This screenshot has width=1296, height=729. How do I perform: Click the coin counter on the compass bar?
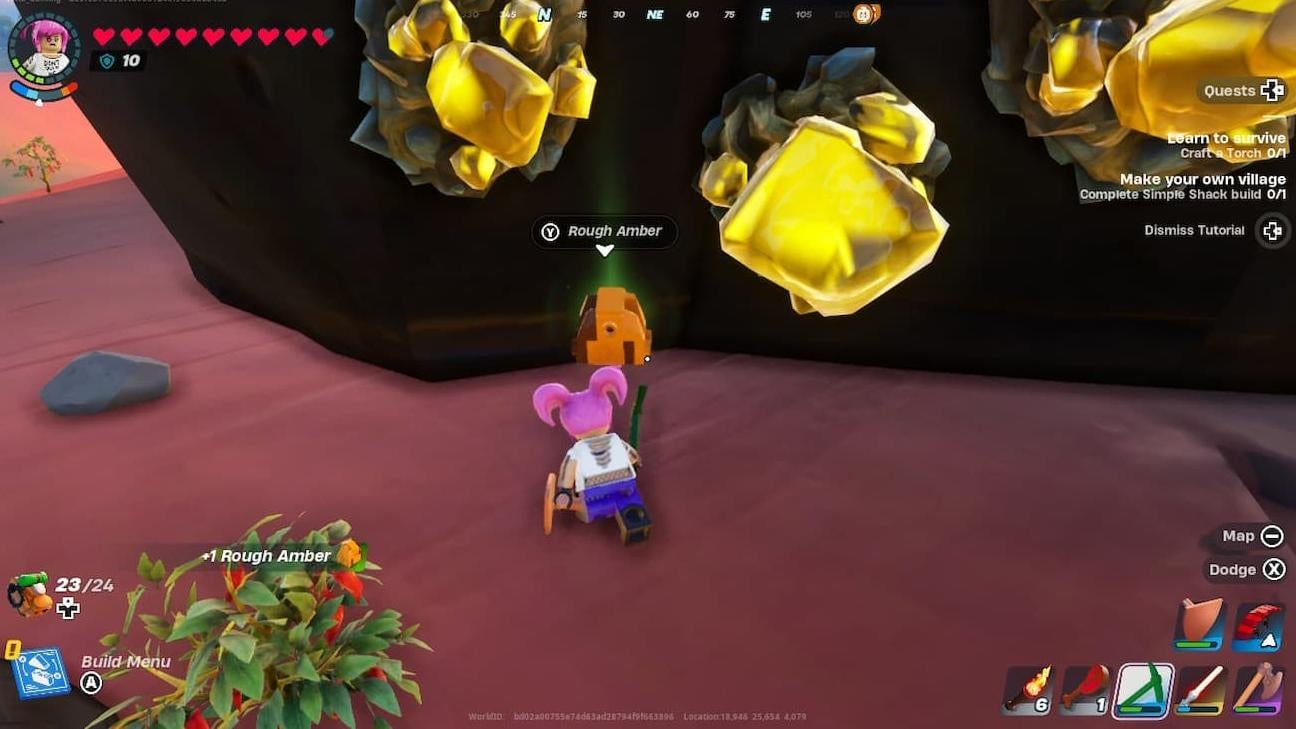click(866, 15)
